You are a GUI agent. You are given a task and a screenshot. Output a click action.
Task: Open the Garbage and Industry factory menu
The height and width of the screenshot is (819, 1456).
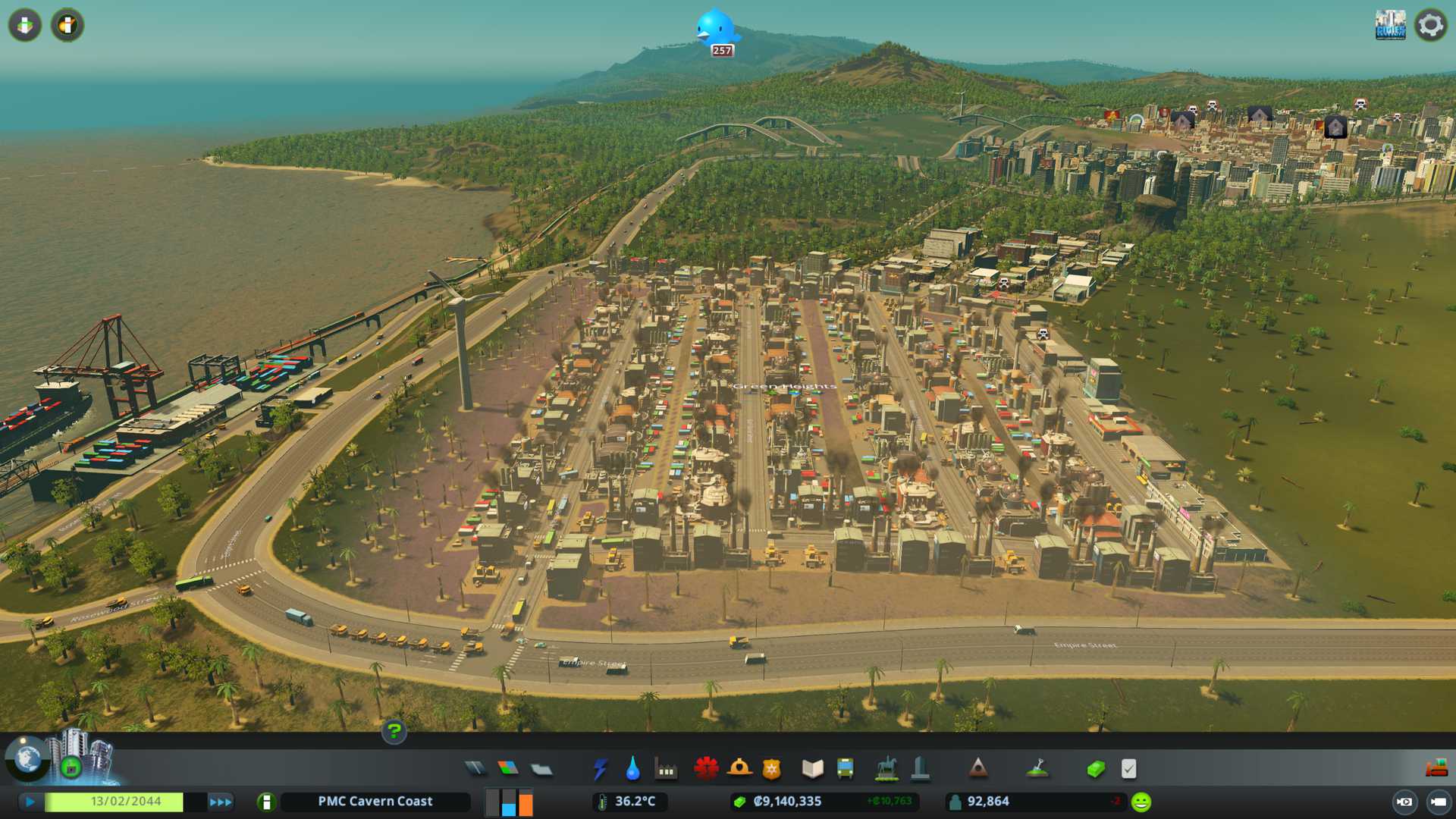(666, 770)
